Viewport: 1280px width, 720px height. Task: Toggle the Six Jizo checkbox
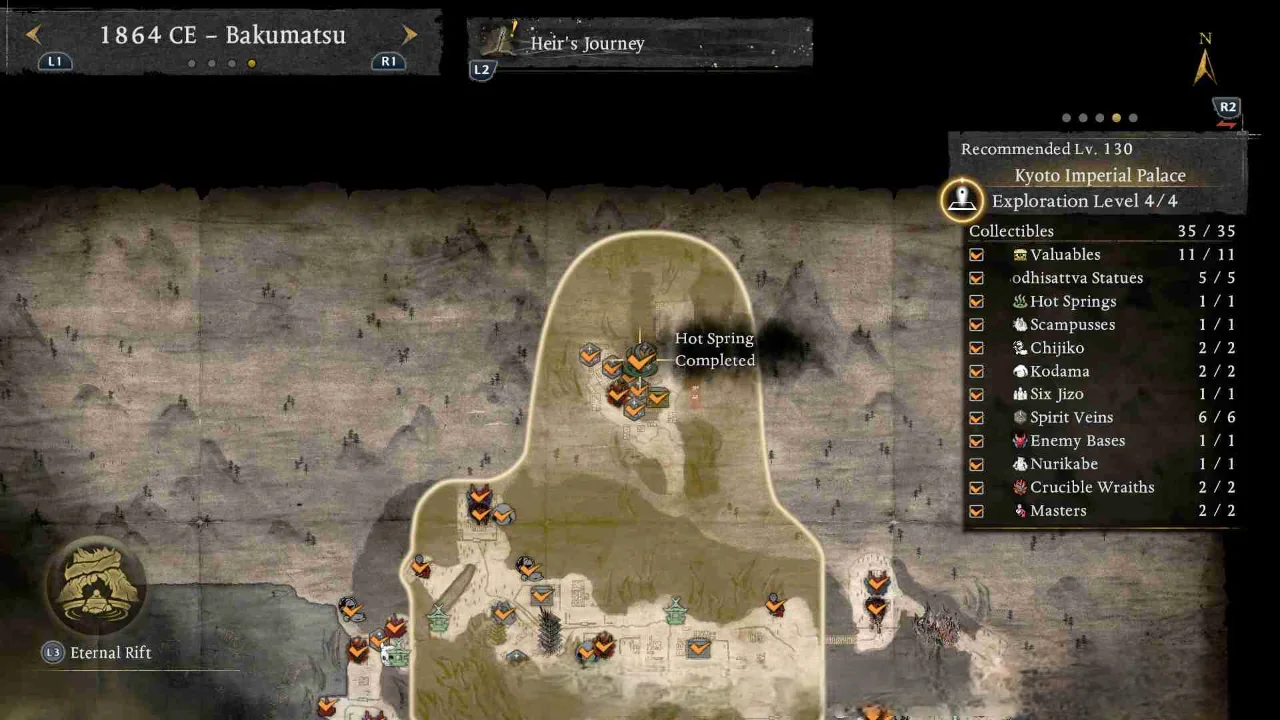tap(976, 394)
